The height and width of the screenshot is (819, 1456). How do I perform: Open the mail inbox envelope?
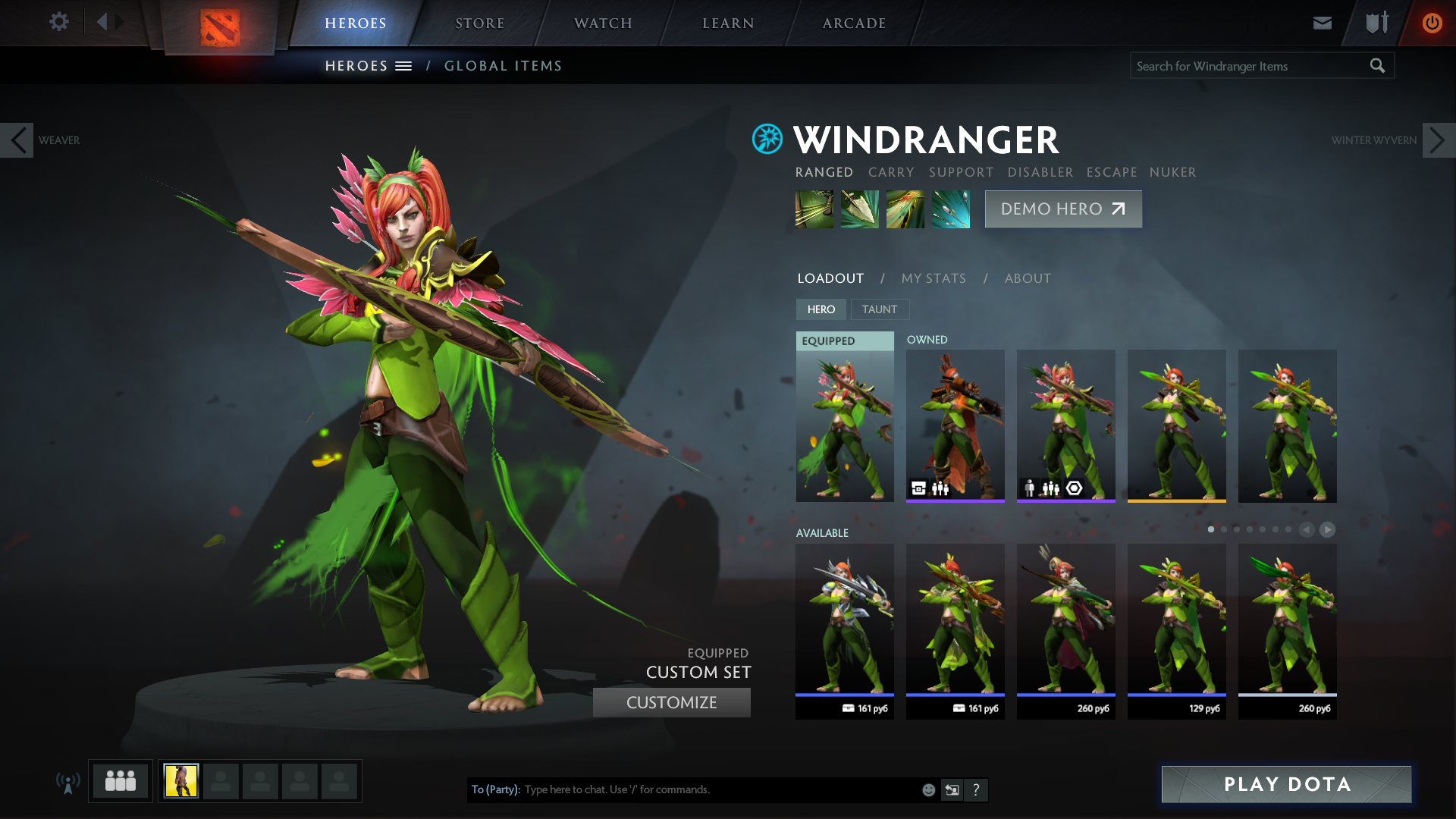coord(1322,23)
